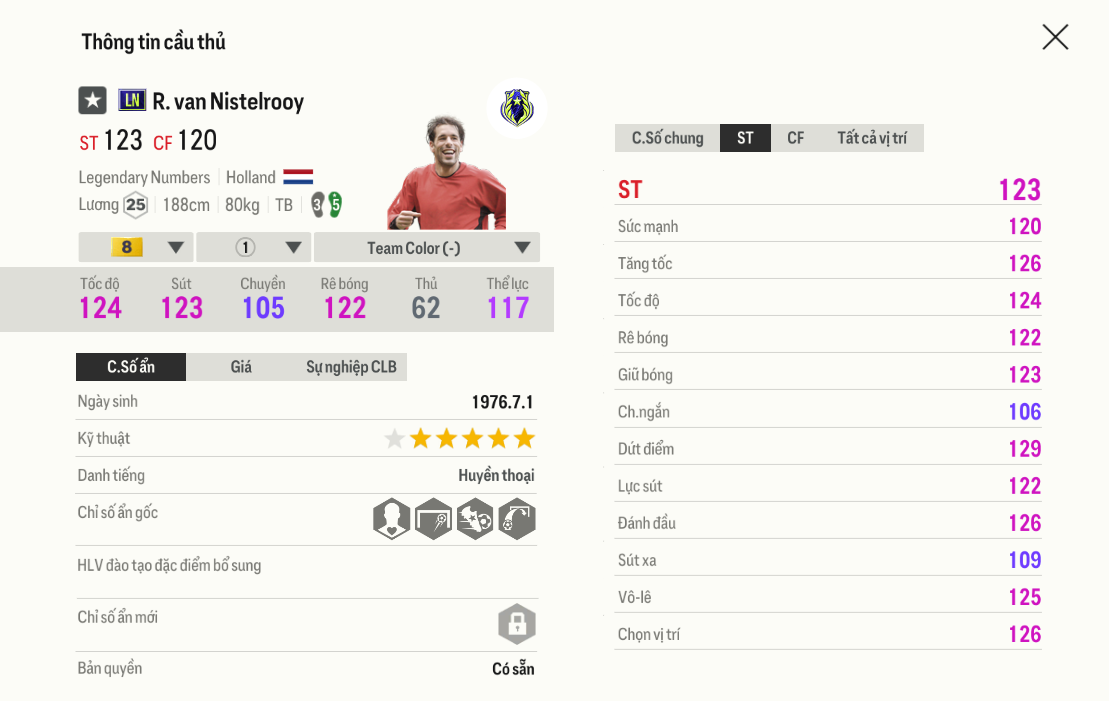This screenshot has width=1109, height=701.
Task: Toggle the favorite star icon
Action: pyautogui.click(x=93, y=100)
